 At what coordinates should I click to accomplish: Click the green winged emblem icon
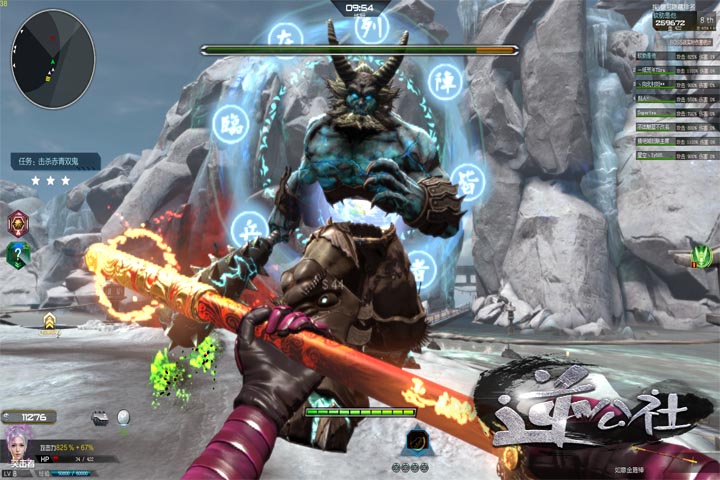pos(703,255)
